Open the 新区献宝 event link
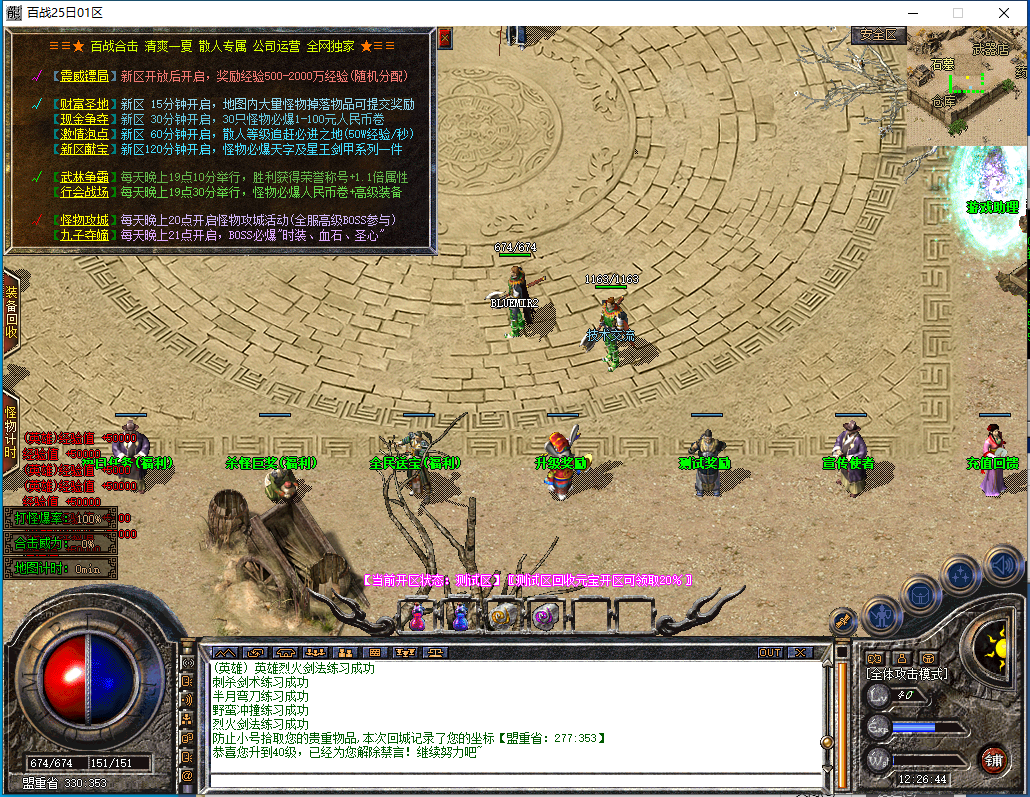The image size is (1030, 797). (x=83, y=149)
